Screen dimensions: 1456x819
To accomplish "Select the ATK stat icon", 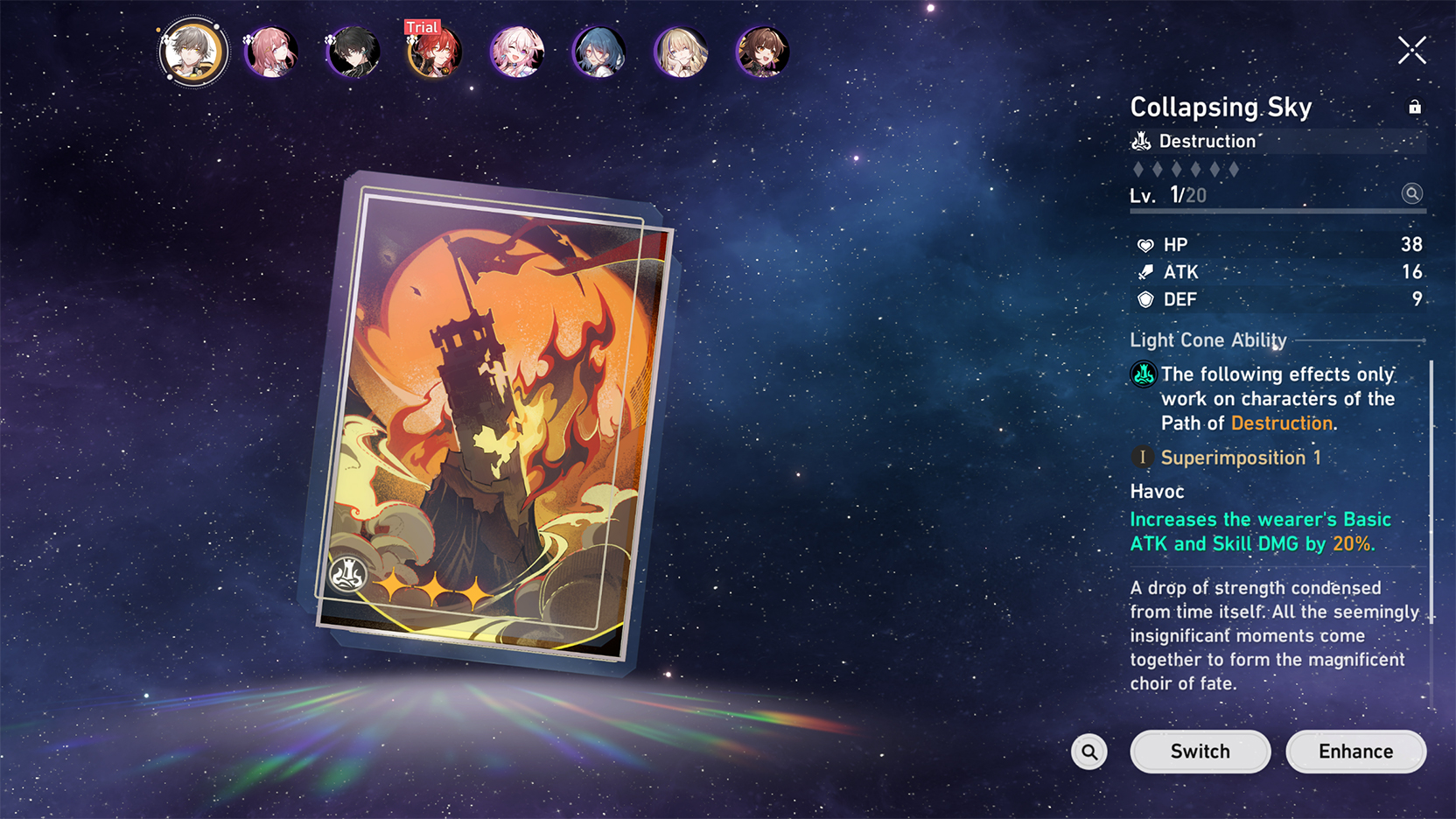I will pos(1144,272).
